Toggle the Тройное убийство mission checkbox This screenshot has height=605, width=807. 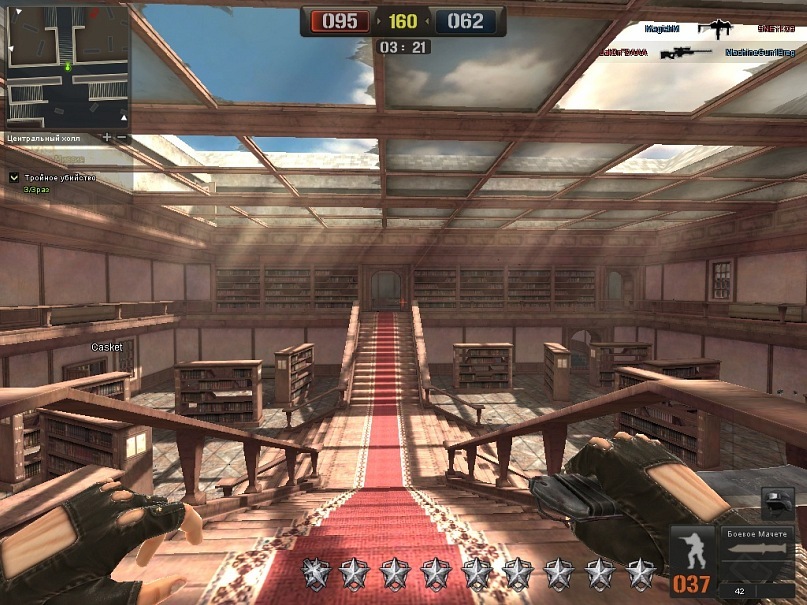coord(14,177)
